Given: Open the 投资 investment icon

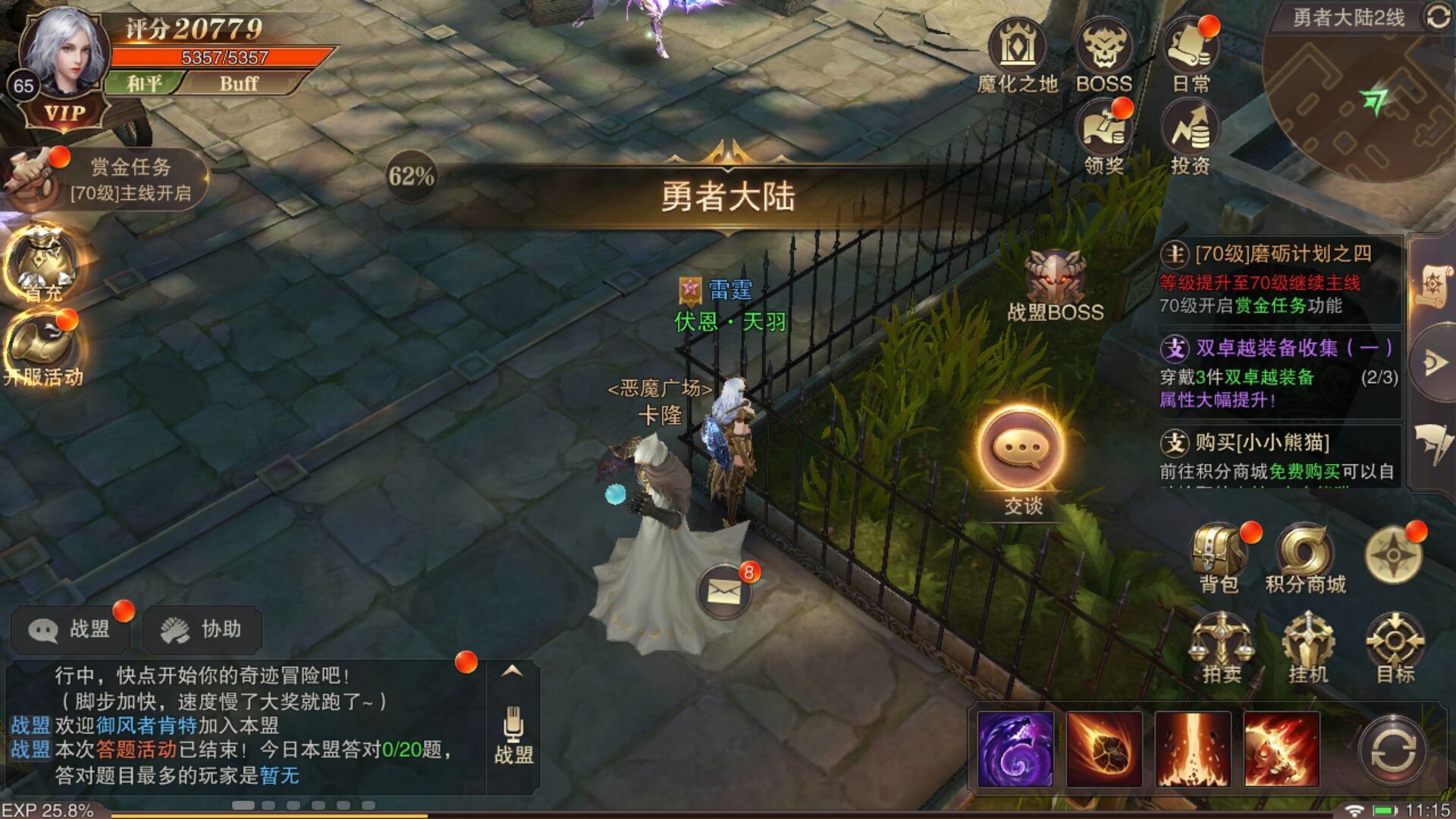Looking at the screenshot, I should pos(1190,138).
